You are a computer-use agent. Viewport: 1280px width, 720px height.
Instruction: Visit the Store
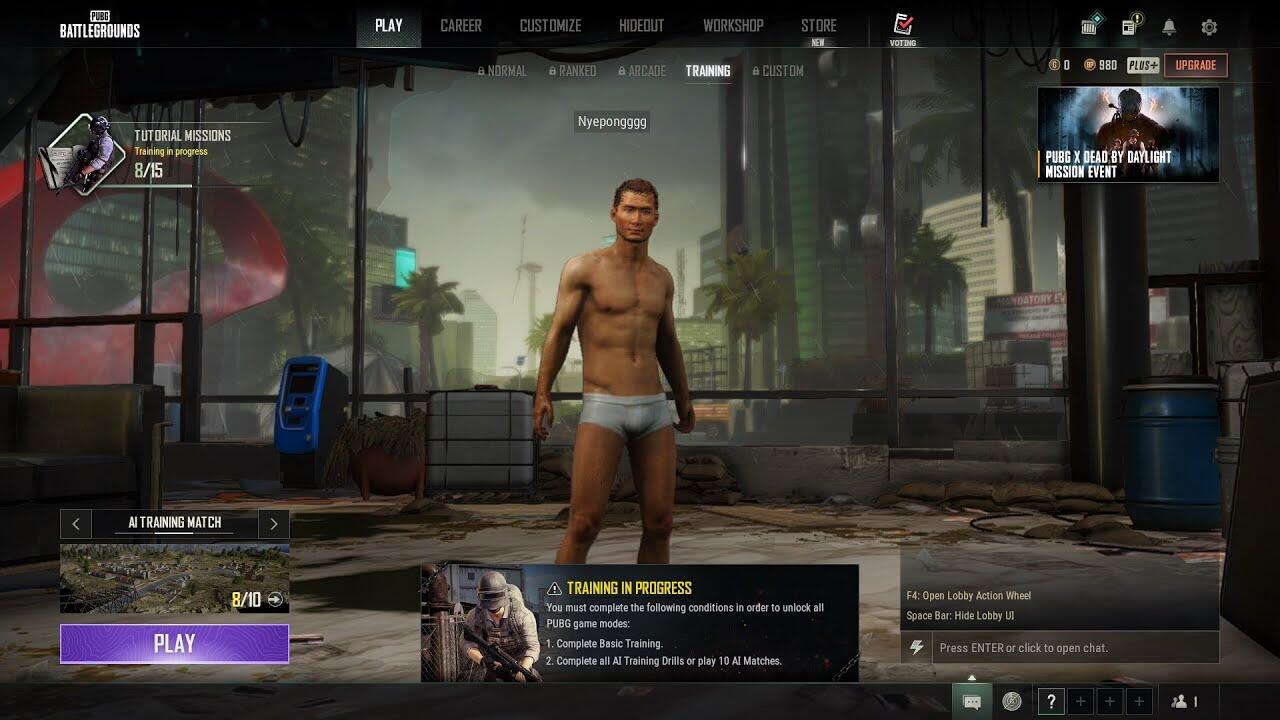[818, 27]
